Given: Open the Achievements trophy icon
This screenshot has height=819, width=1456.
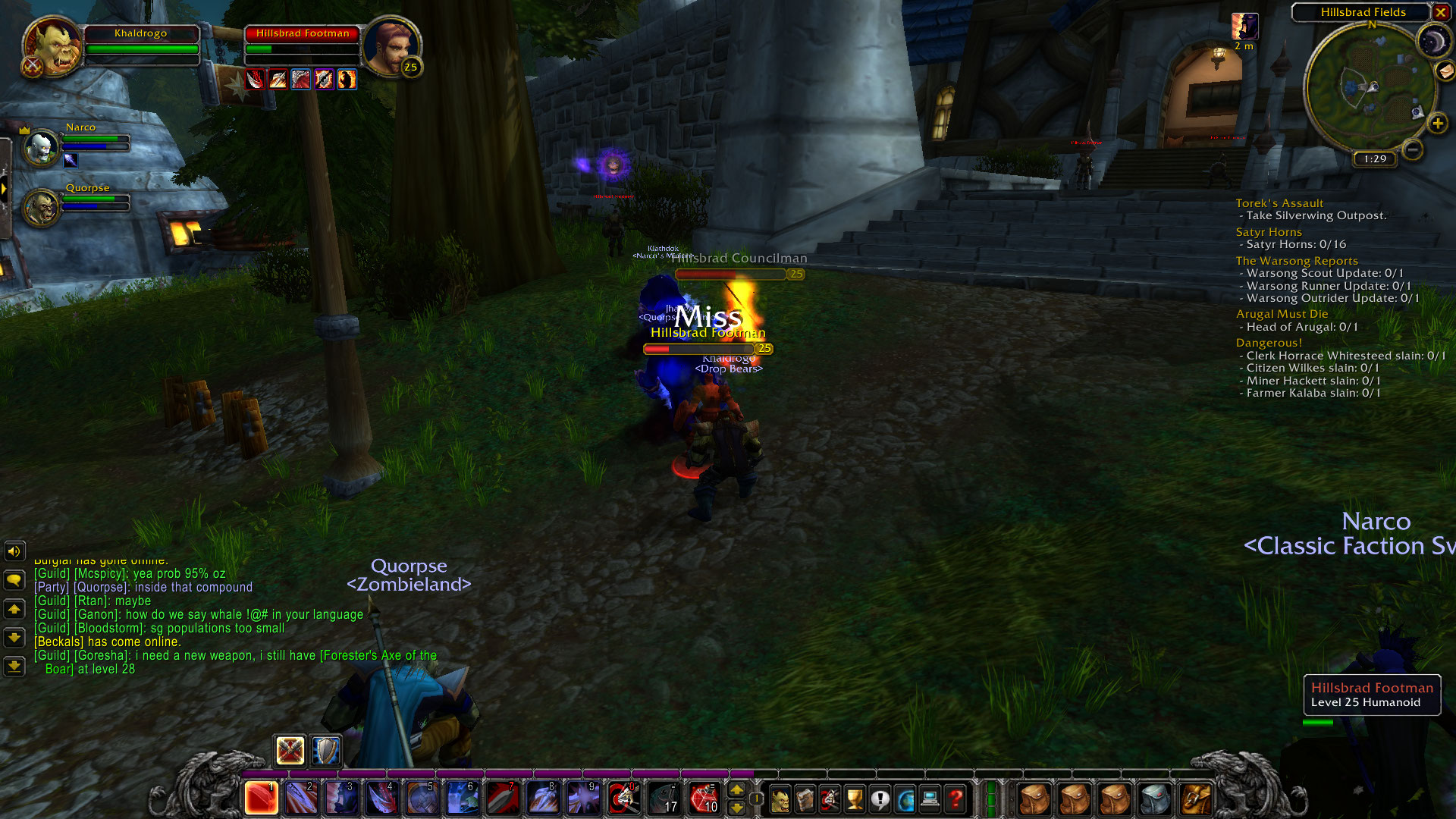Looking at the screenshot, I should pyautogui.click(x=853, y=798).
